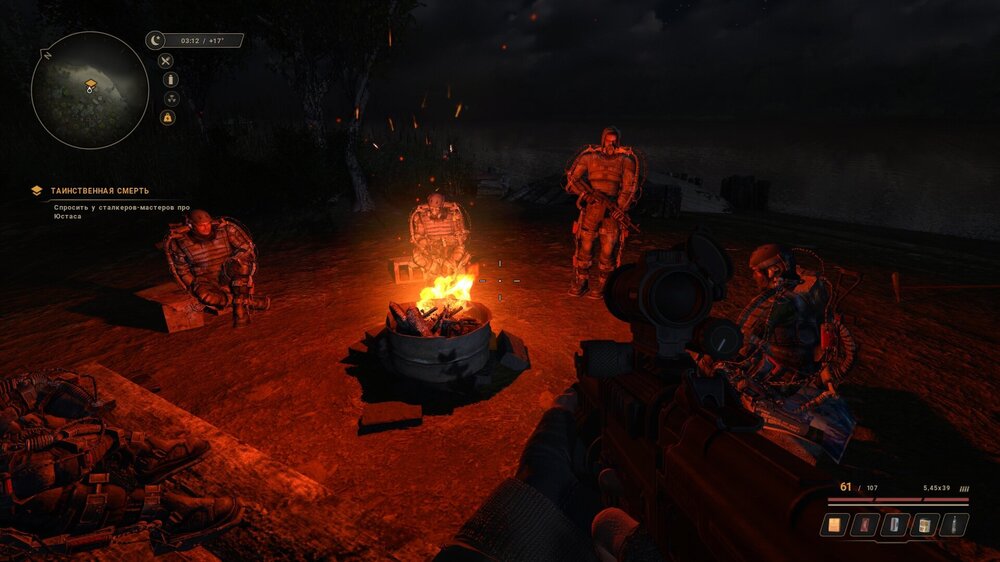This screenshot has height=562, width=1000.
Task: Select the quest marker on the minimap
Action: pos(90,85)
